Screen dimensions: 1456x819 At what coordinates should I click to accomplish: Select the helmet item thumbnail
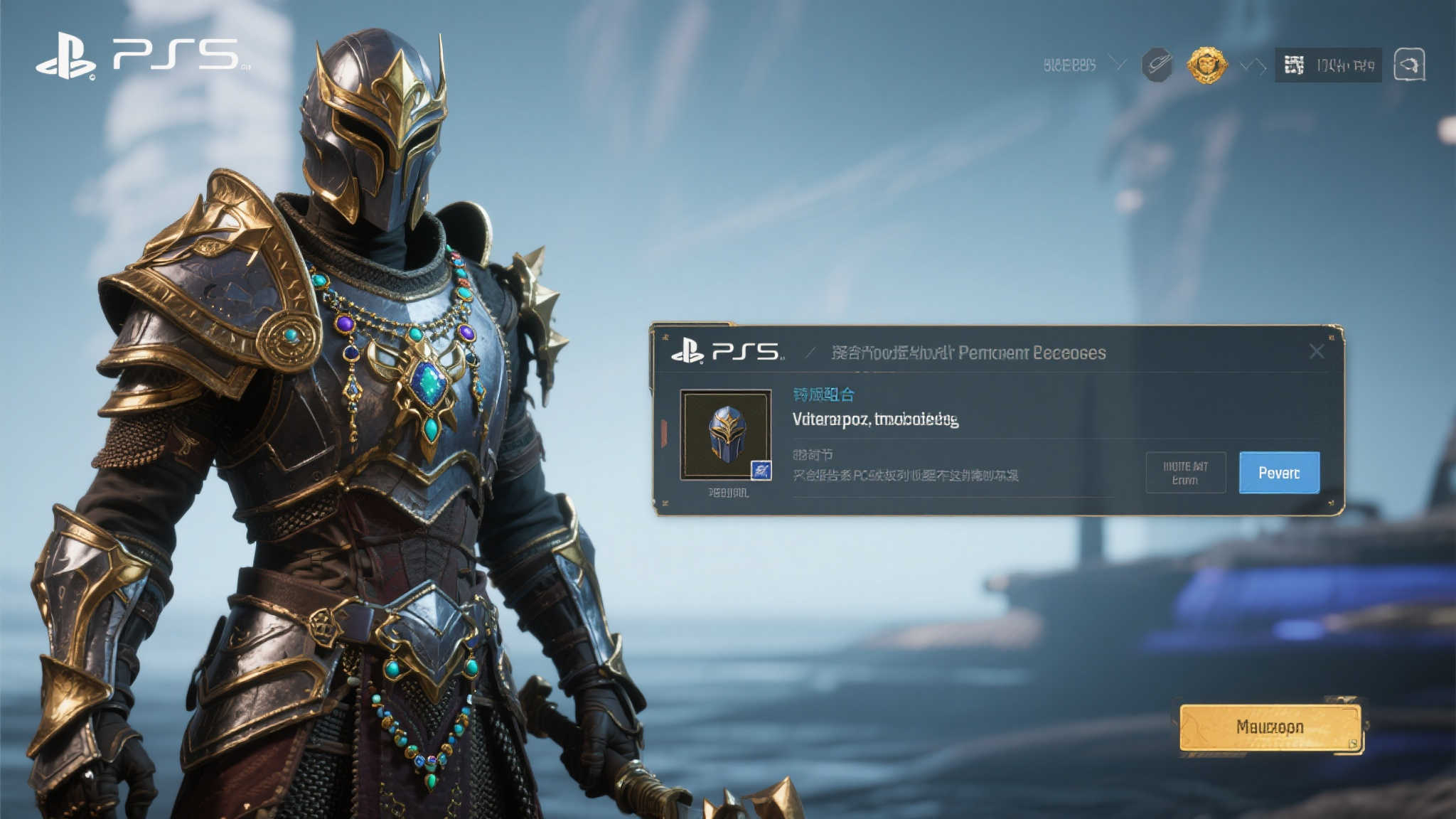pos(726,434)
